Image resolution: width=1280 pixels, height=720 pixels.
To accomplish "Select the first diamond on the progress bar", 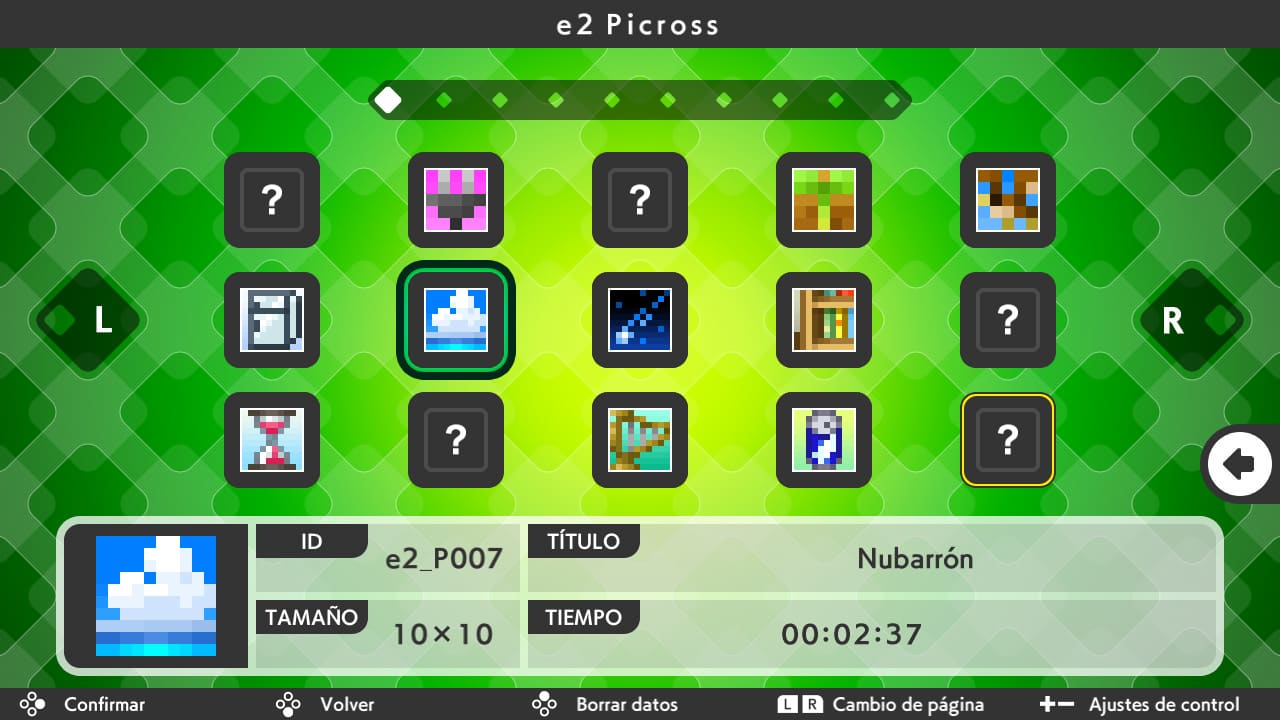I will (x=389, y=99).
